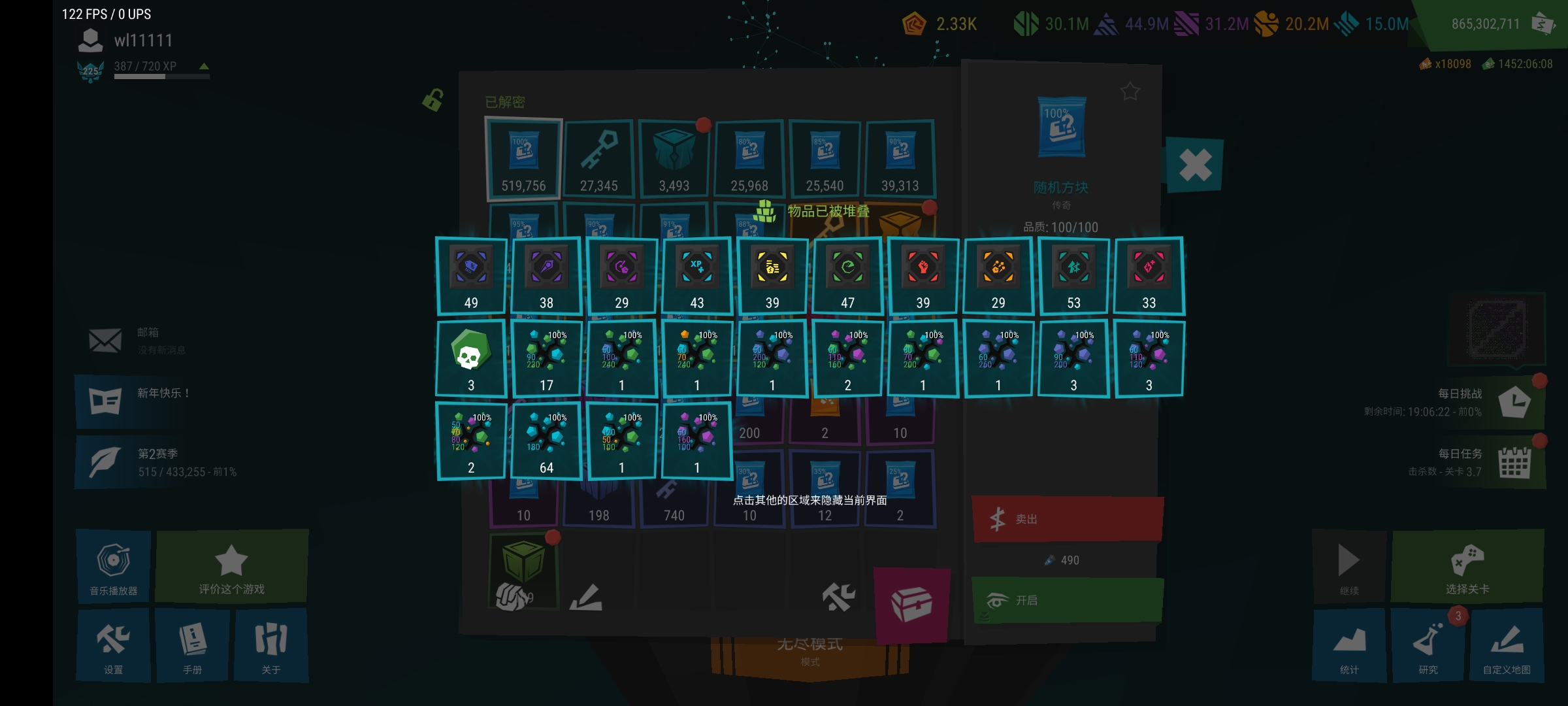Screen dimensions: 1568x706
Task: Pick the gem cluster tile with quantity 64
Action: (x=546, y=440)
